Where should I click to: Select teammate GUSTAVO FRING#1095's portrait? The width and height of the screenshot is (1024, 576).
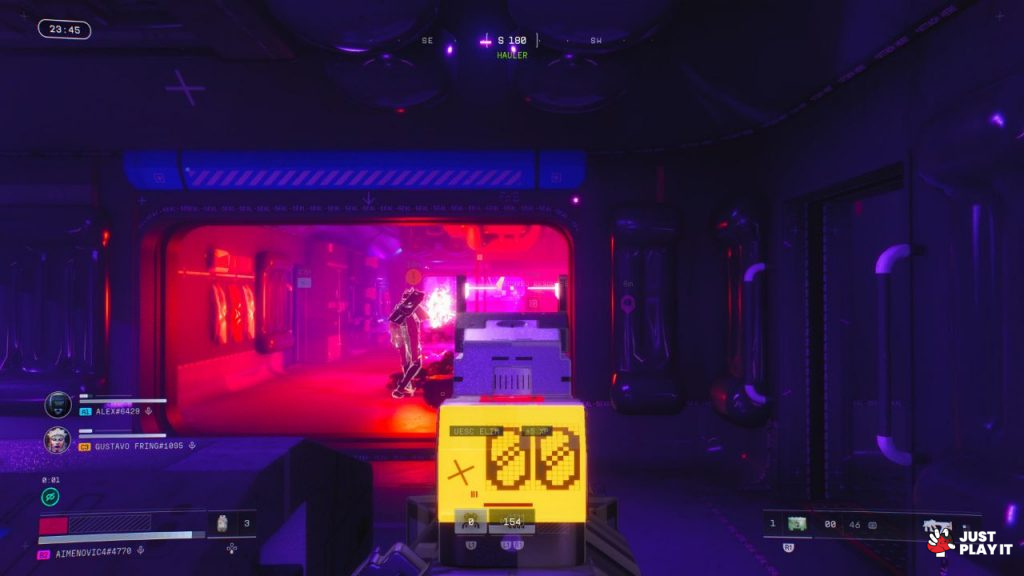(x=57, y=440)
